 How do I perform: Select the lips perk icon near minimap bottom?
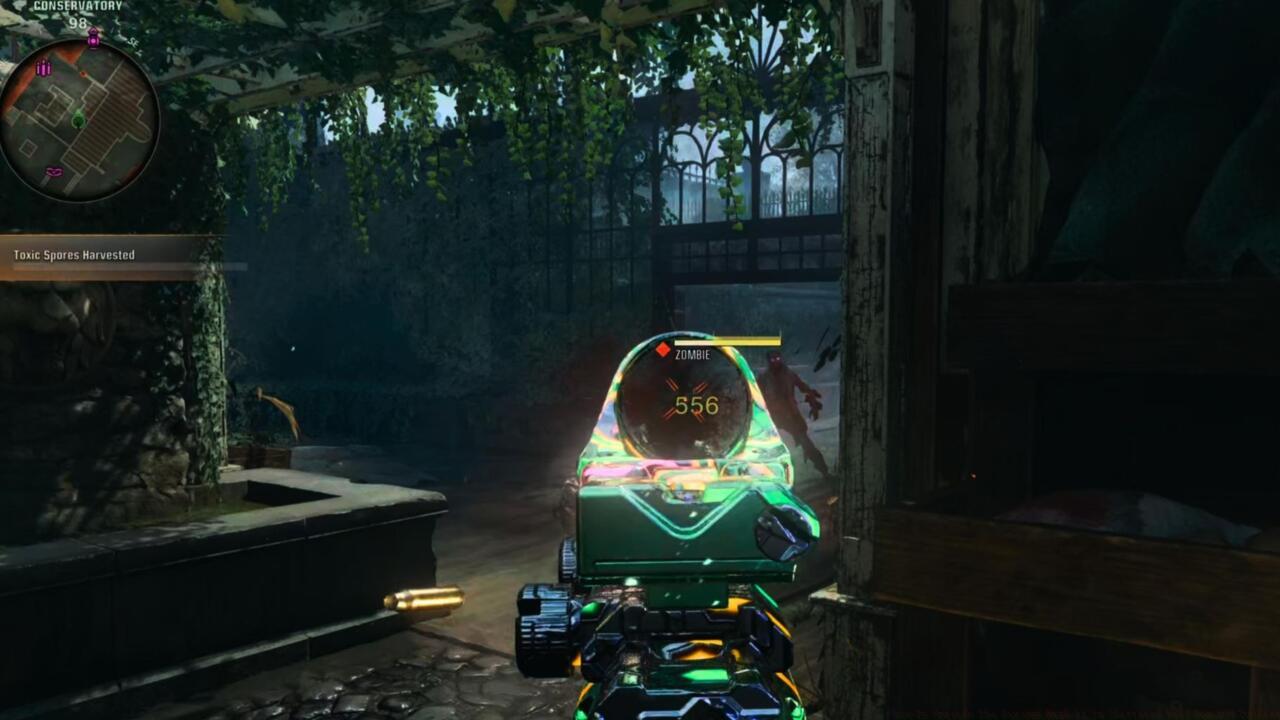[x=53, y=171]
